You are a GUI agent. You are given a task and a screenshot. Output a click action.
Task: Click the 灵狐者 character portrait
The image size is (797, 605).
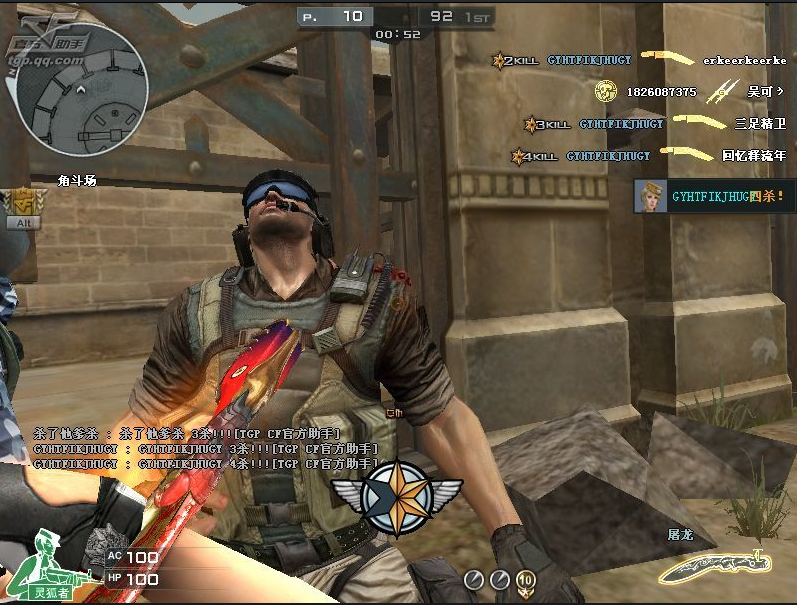click(x=40, y=564)
